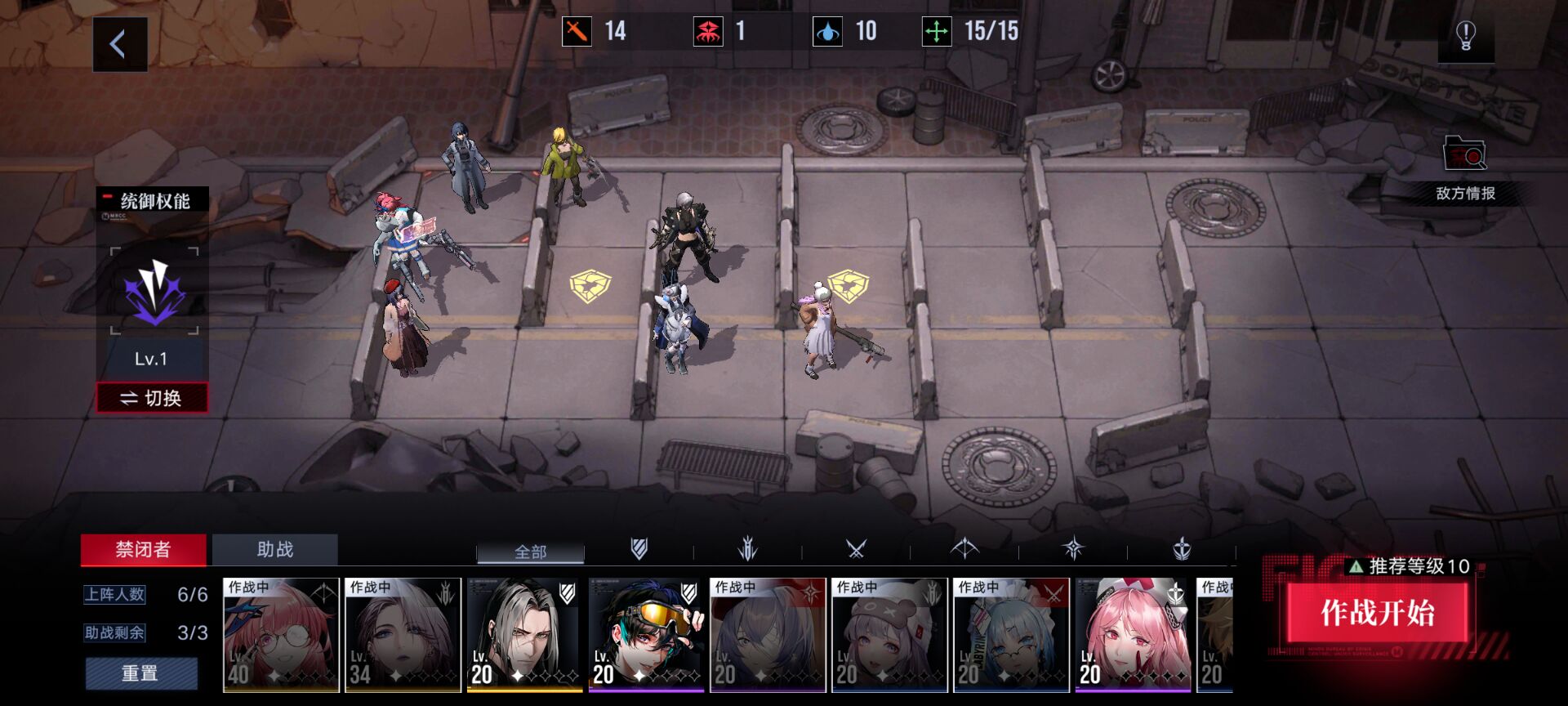
Task: Show all classes with 全部 filter
Action: click(530, 552)
